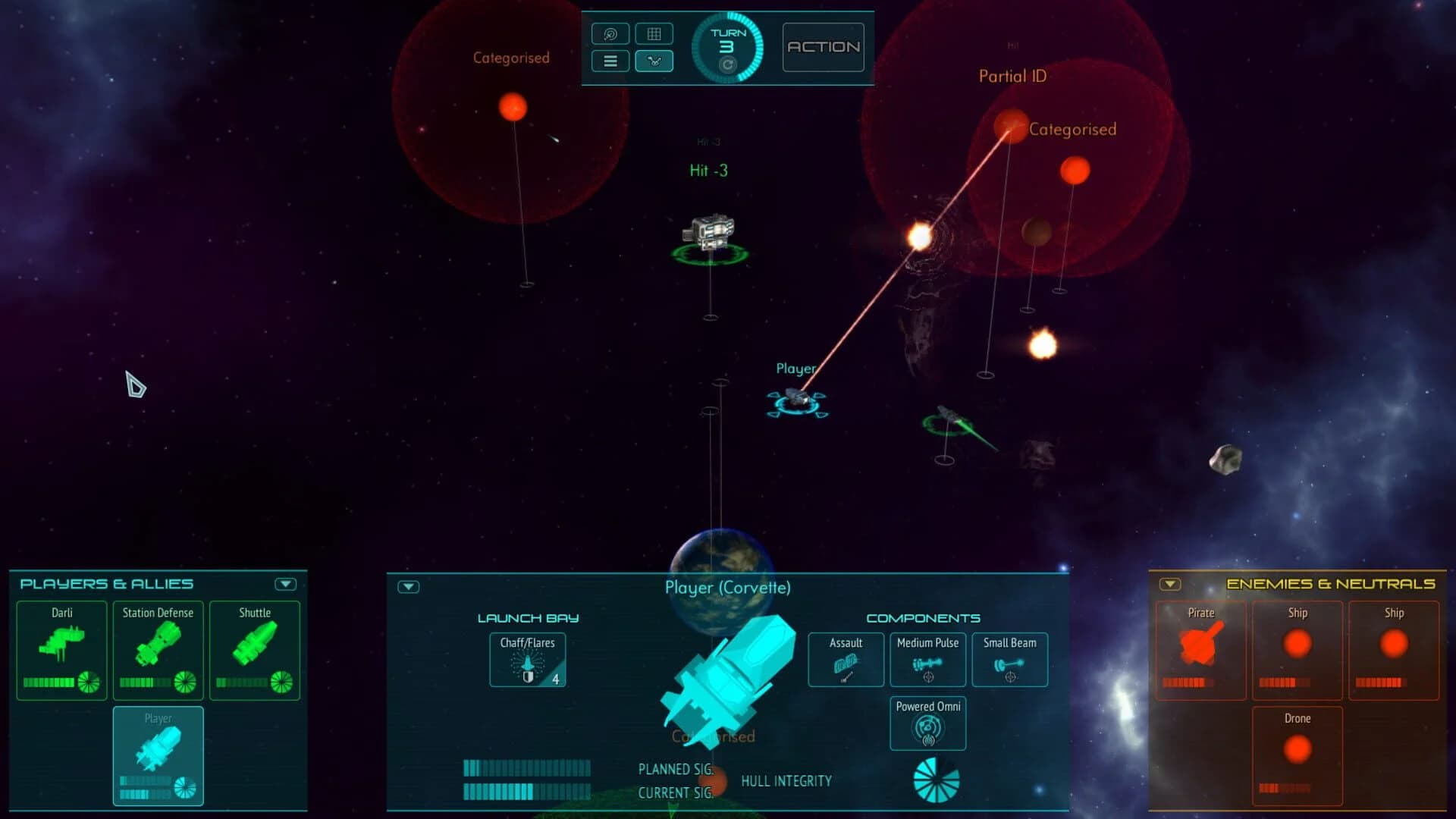Viewport: 1456px width, 819px height.
Task: Click the Current Sig. signature bar
Action: click(526, 792)
